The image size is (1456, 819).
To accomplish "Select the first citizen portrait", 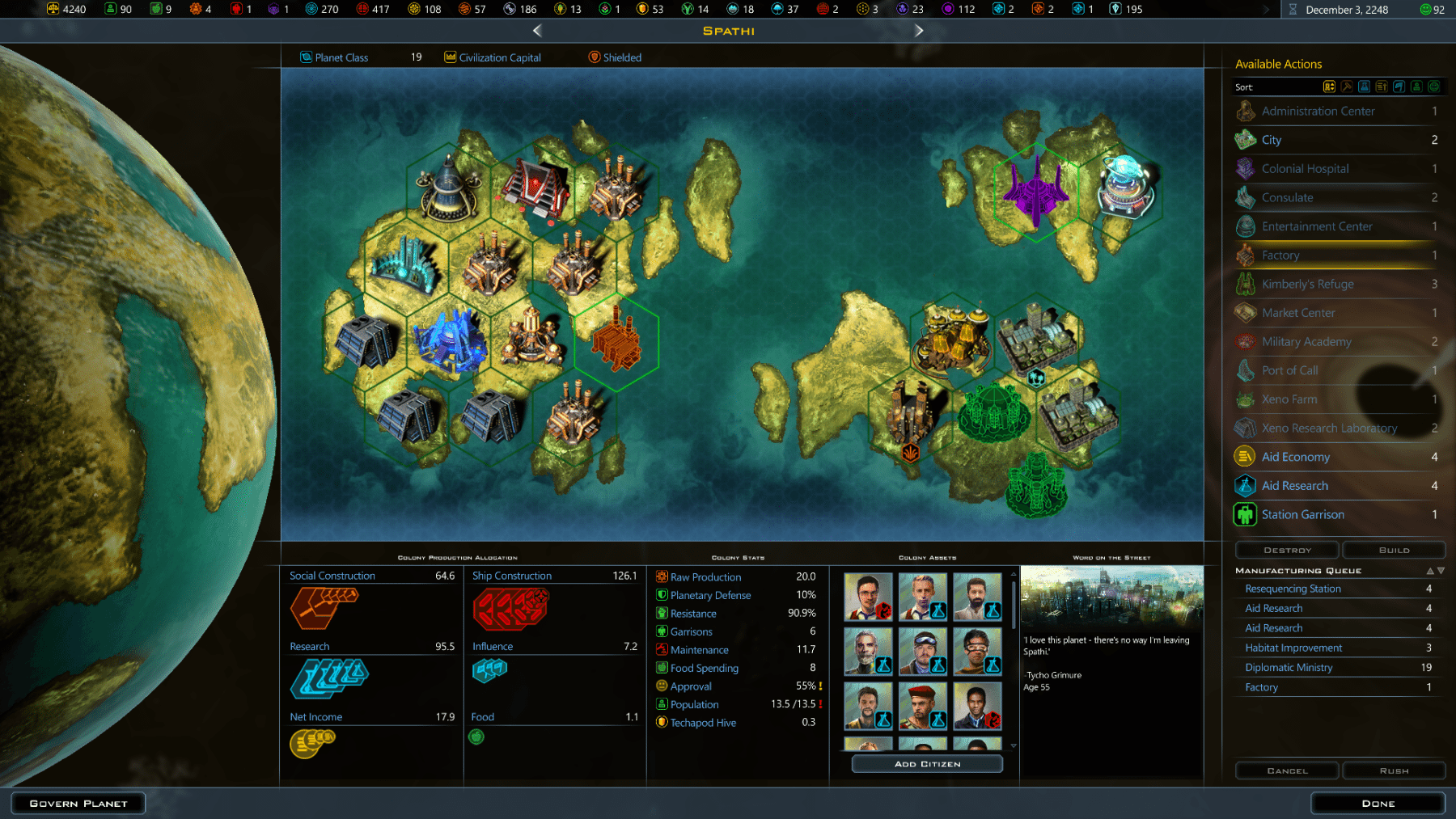I will pos(868,597).
